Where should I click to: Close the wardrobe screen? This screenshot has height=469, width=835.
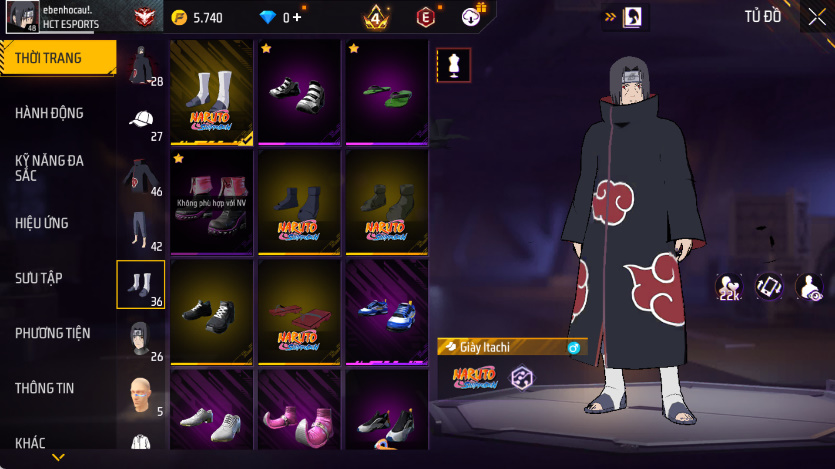816,16
